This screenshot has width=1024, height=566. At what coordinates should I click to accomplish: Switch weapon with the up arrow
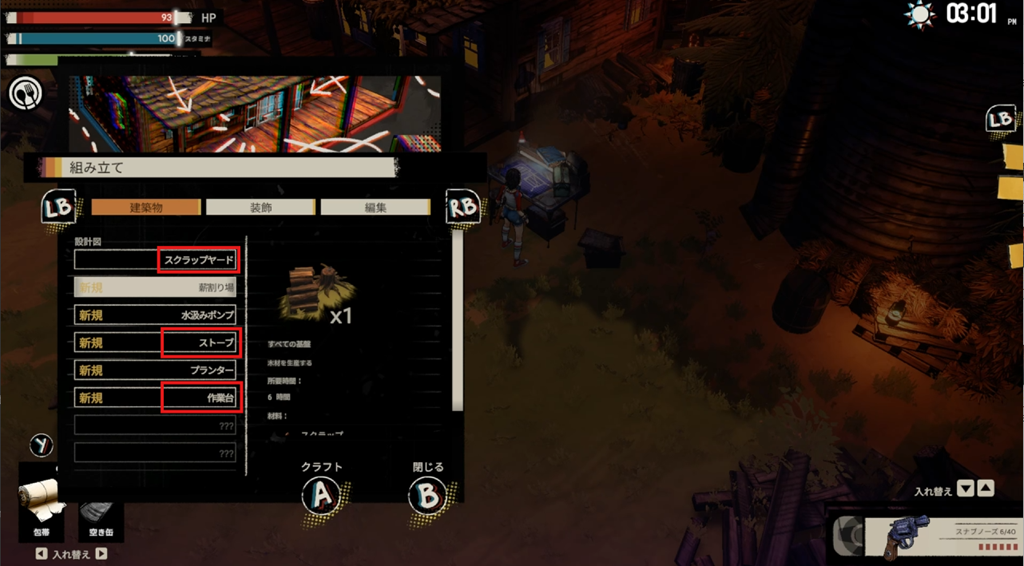click(986, 490)
